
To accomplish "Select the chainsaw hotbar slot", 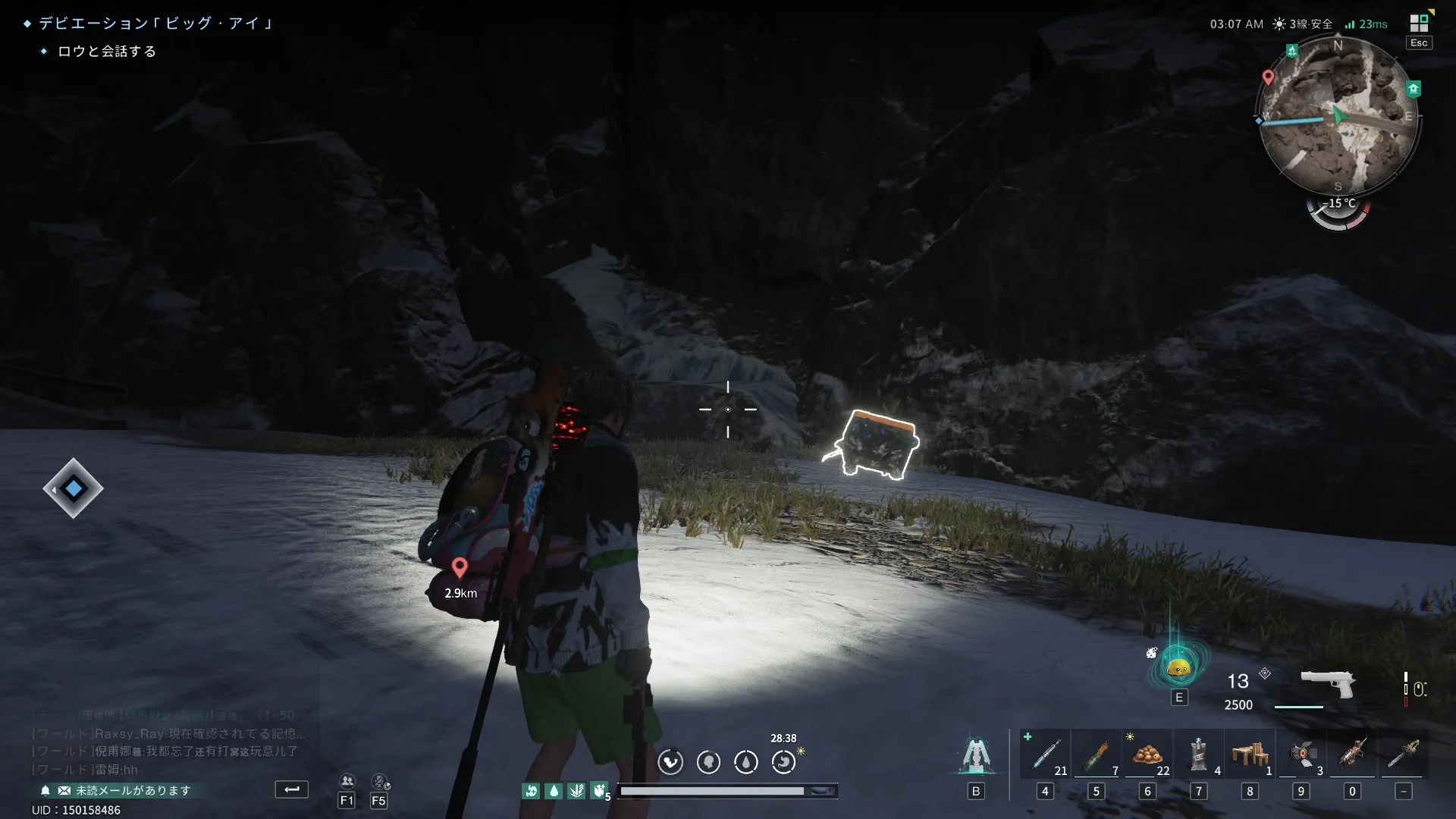I will coord(1404,755).
